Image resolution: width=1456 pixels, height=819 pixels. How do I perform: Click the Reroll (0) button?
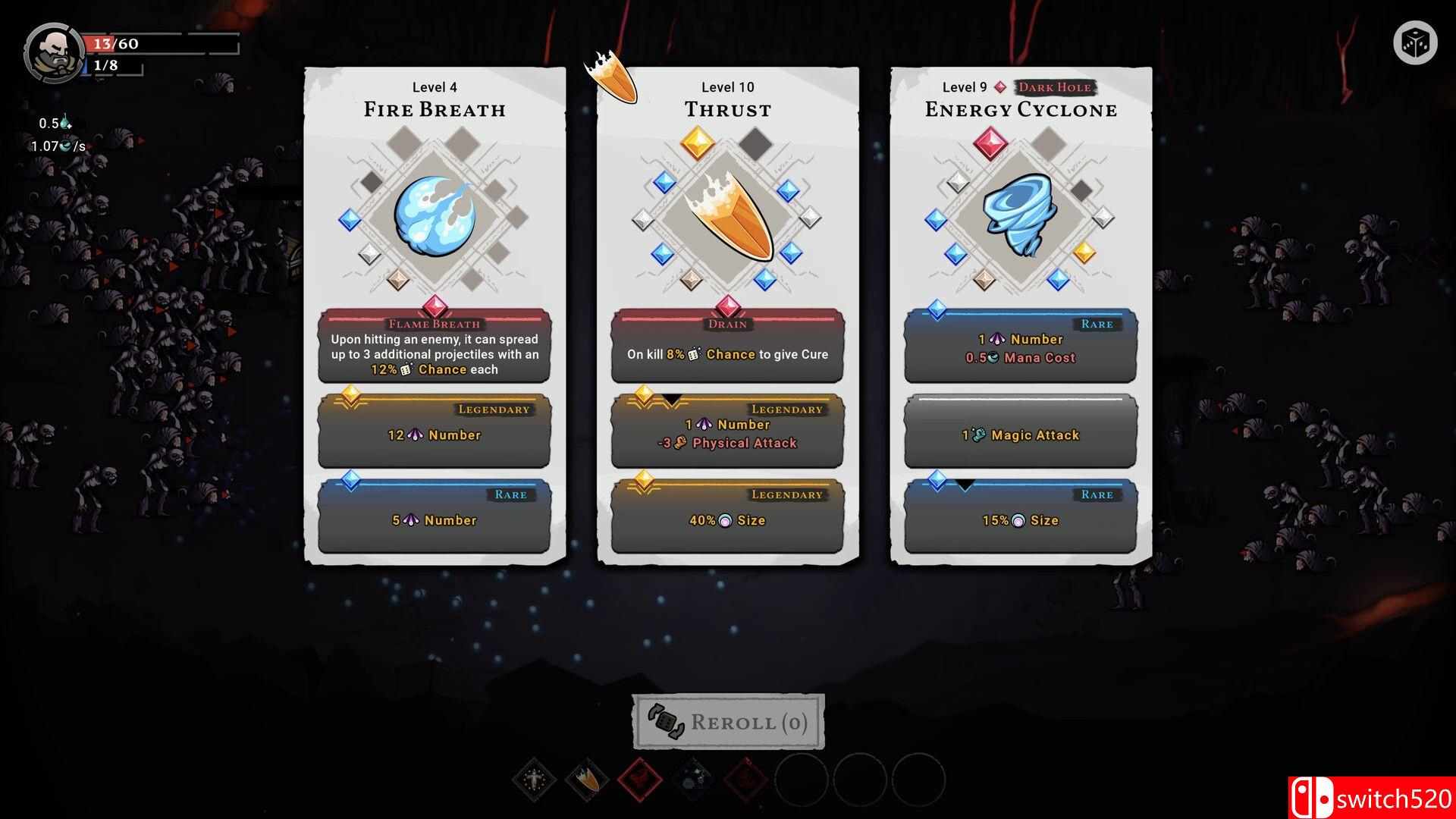pyautogui.click(x=728, y=722)
